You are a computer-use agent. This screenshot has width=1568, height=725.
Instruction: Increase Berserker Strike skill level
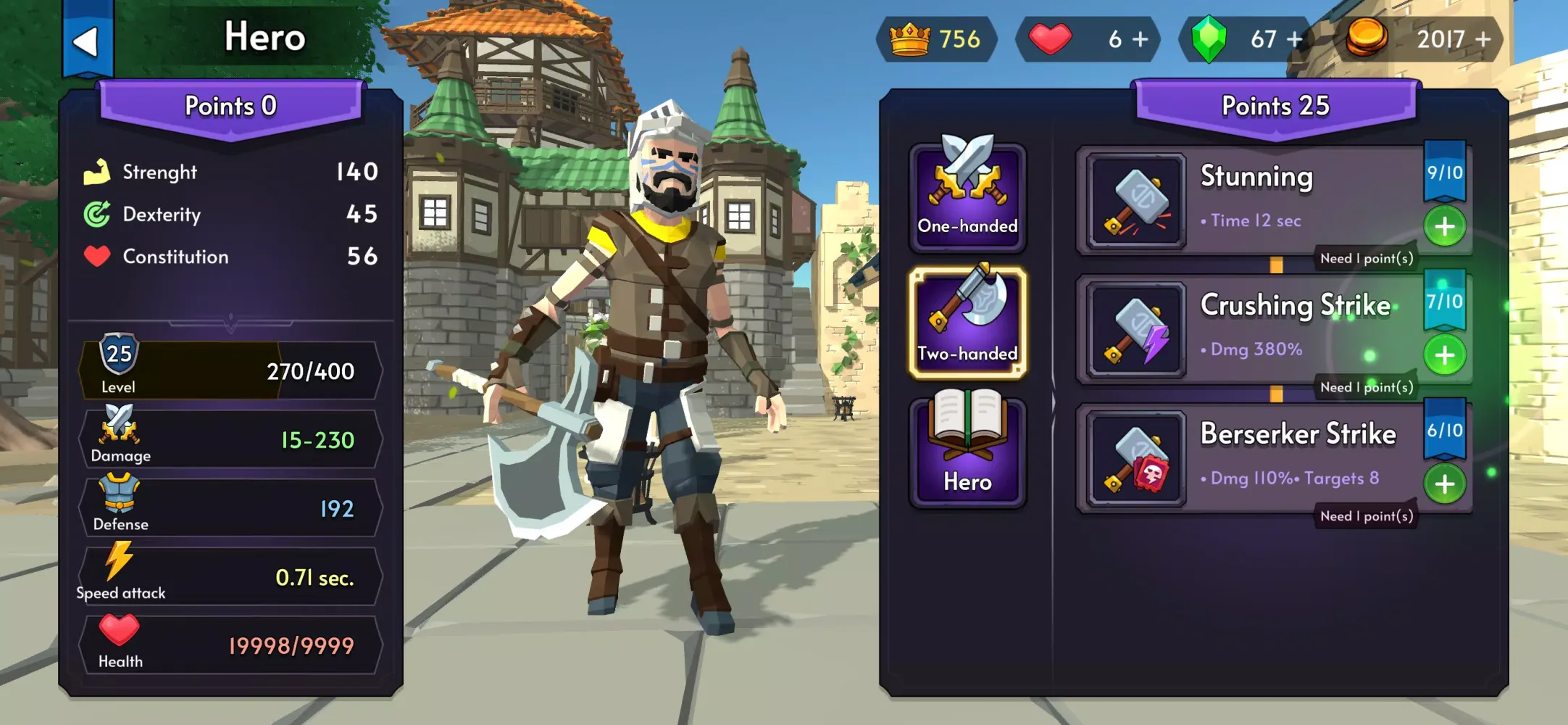coord(1445,484)
